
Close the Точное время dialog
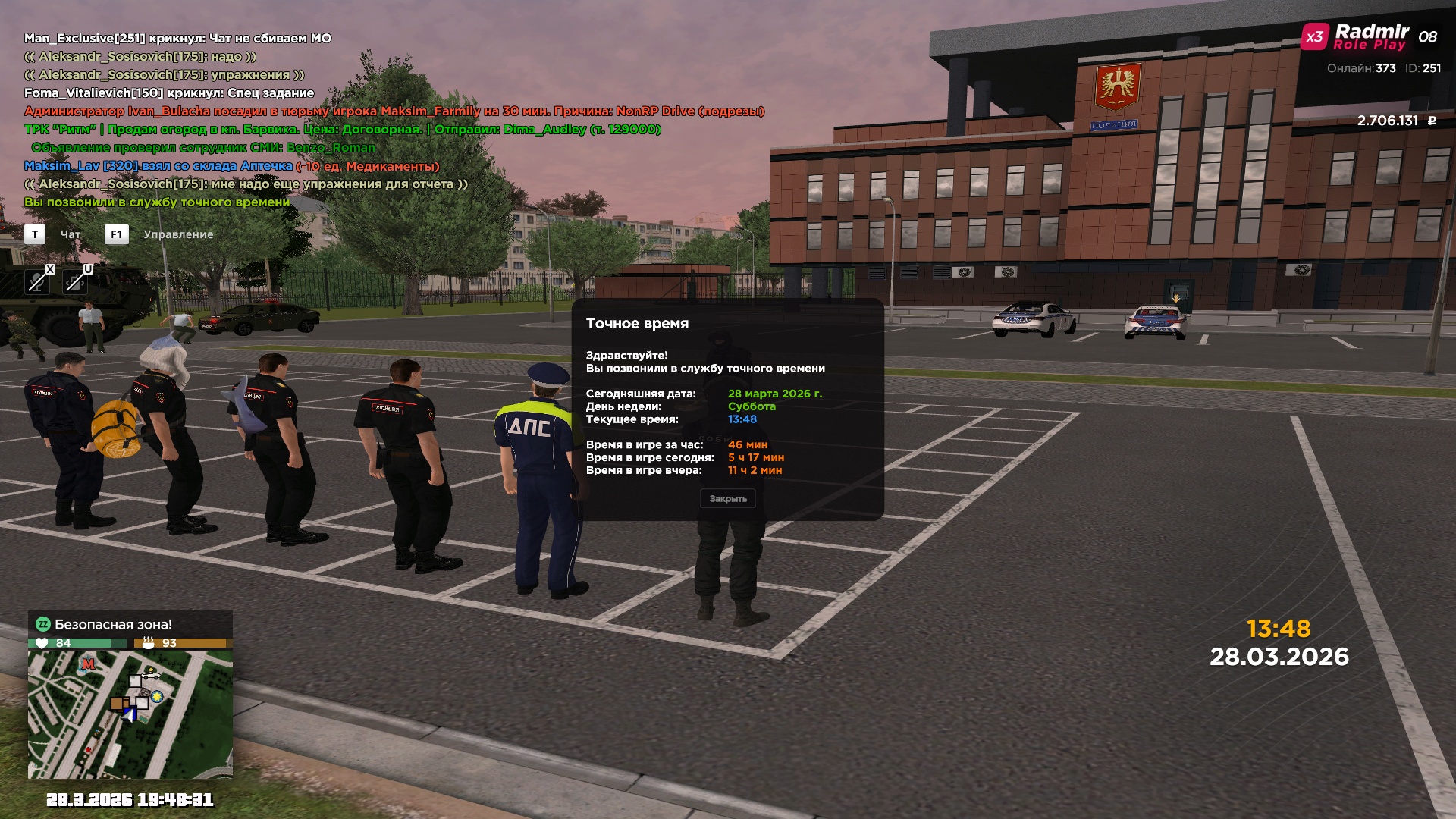tap(727, 499)
